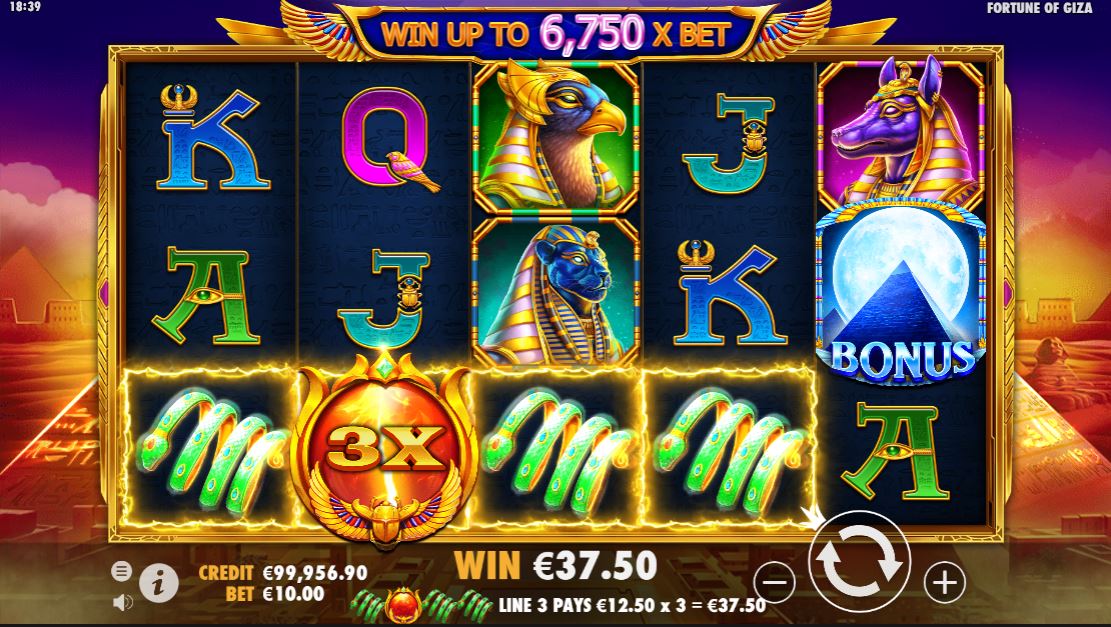Toggle sound with the speaker icon
Viewport: 1111px width, 627px height.
point(123,602)
